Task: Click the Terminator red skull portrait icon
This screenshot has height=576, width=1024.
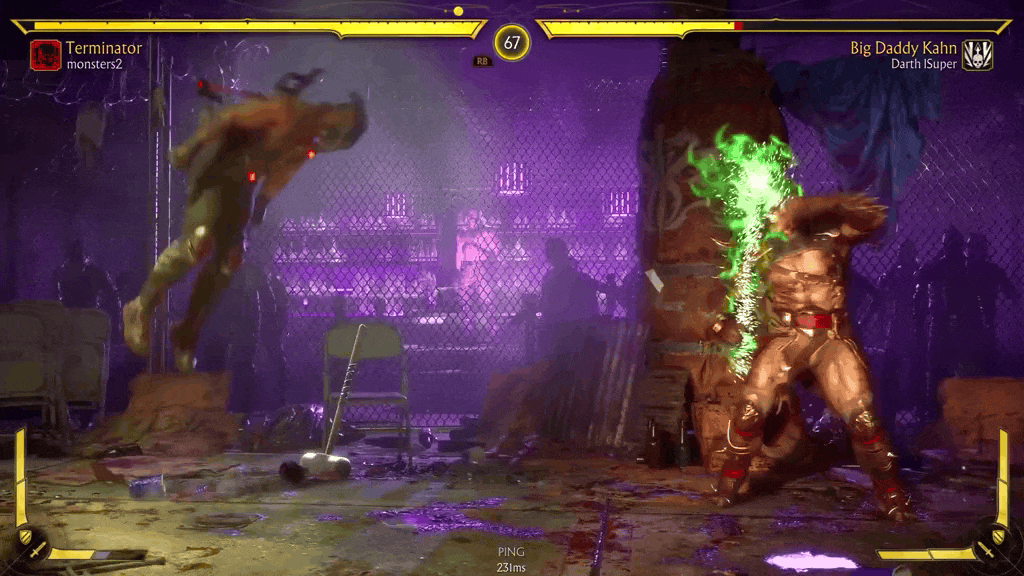Action: [45, 54]
